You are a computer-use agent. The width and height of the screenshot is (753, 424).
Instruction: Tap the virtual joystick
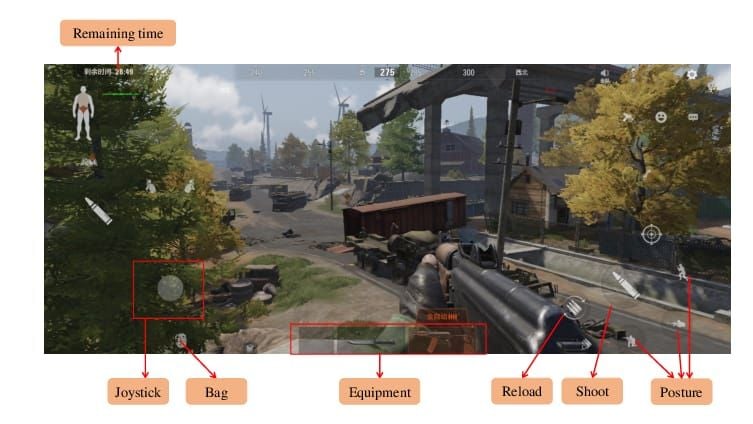(x=170, y=289)
